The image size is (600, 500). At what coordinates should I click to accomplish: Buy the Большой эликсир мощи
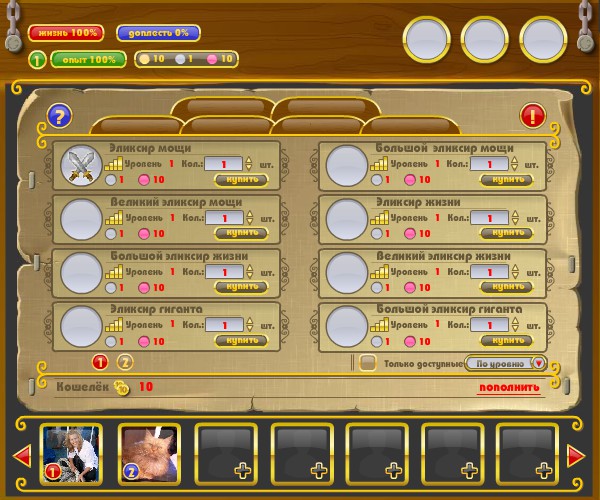coord(506,180)
